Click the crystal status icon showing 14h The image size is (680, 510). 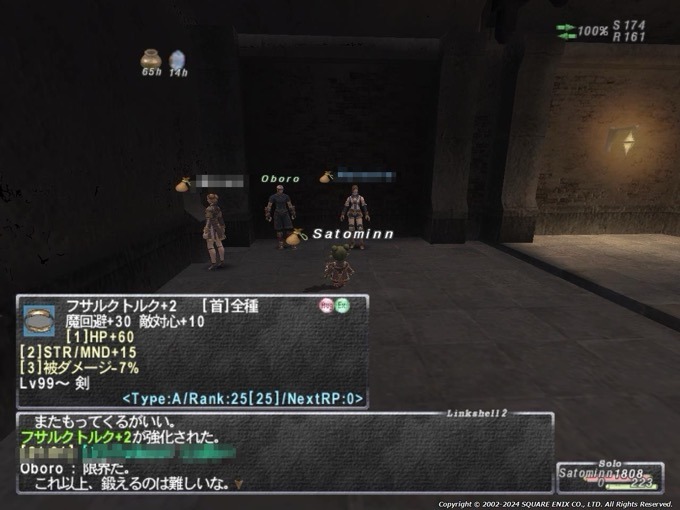coord(177,60)
